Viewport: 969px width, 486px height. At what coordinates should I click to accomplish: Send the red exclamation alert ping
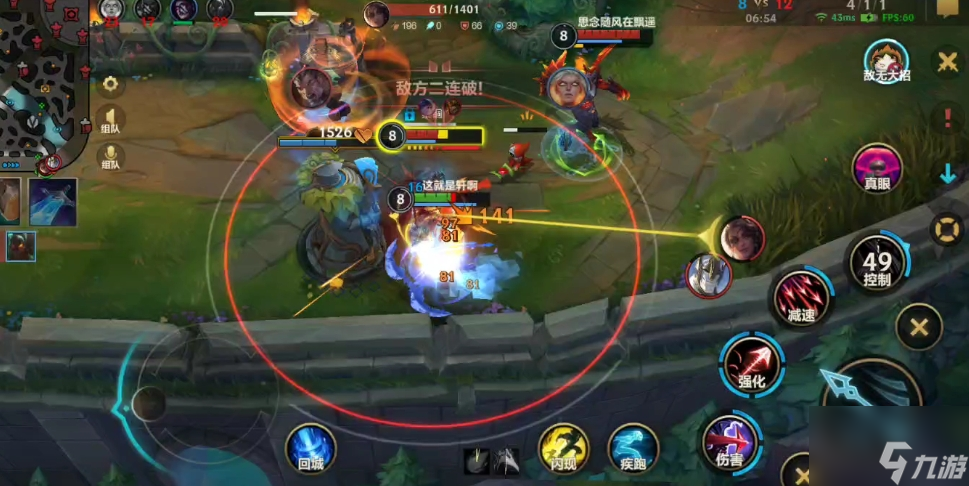pyautogui.click(x=946, y=115)
